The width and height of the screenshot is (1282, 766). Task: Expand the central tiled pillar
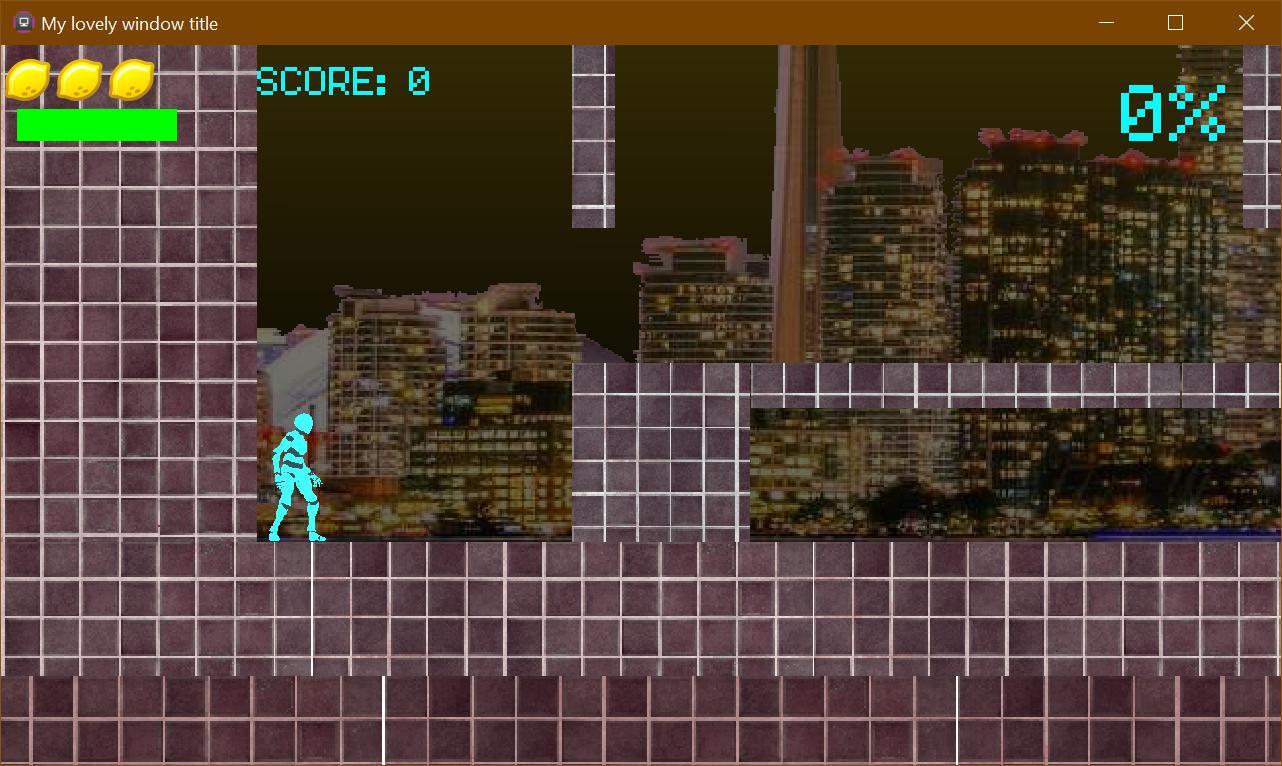tap(660, 455)
